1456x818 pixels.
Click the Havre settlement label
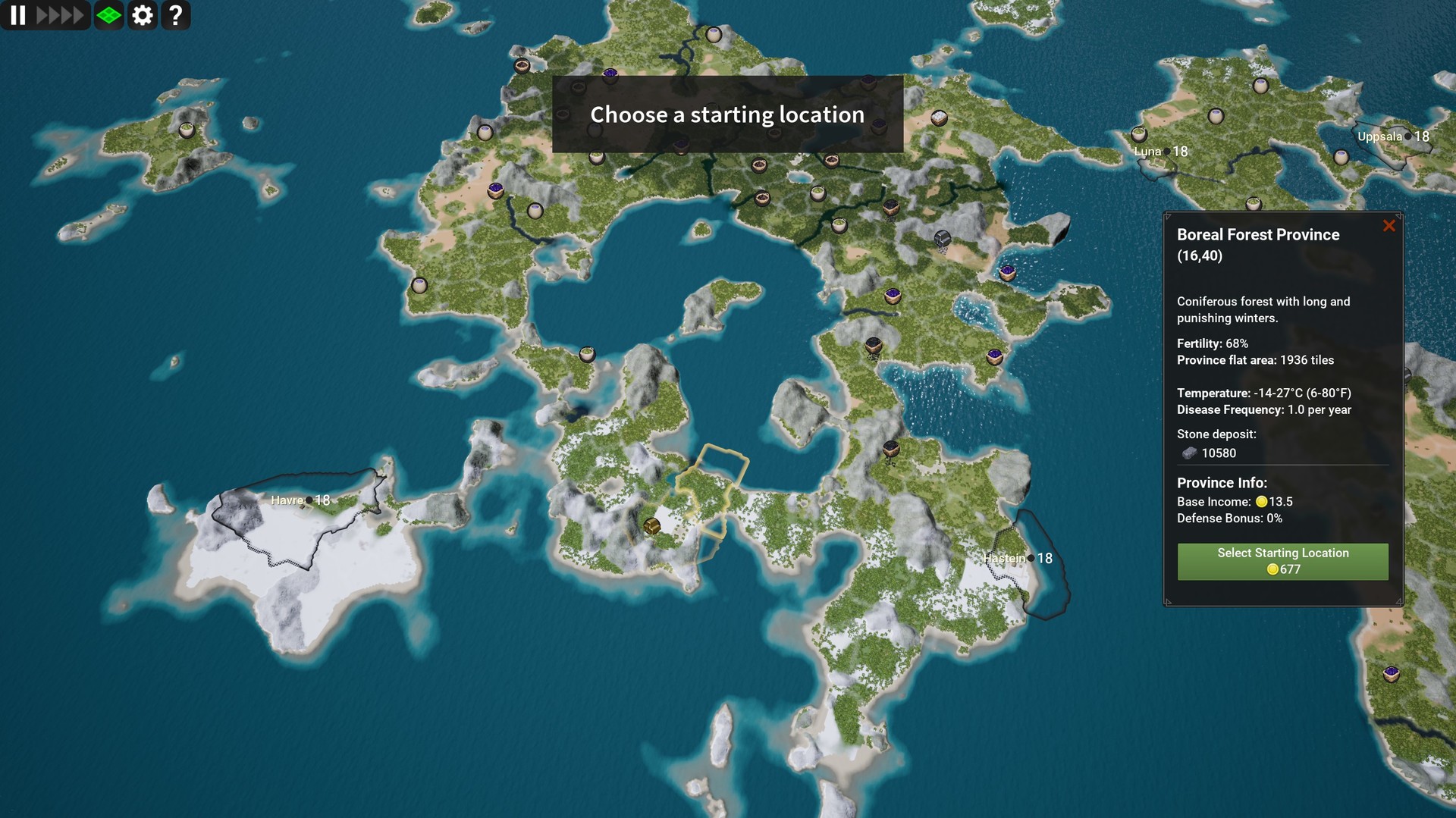pos(288,500)
